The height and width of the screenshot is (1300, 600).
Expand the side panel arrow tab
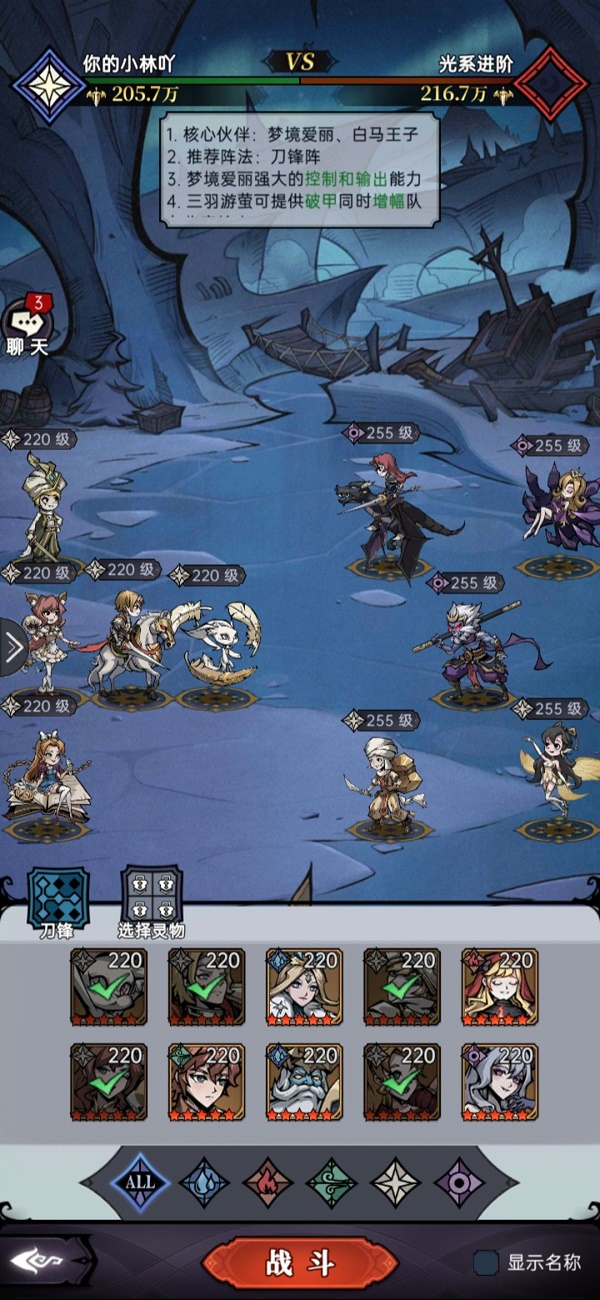pos(13,648)
